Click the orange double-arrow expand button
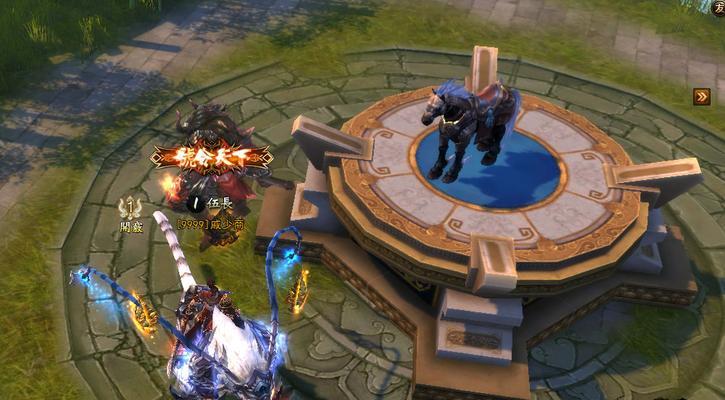 702,97
